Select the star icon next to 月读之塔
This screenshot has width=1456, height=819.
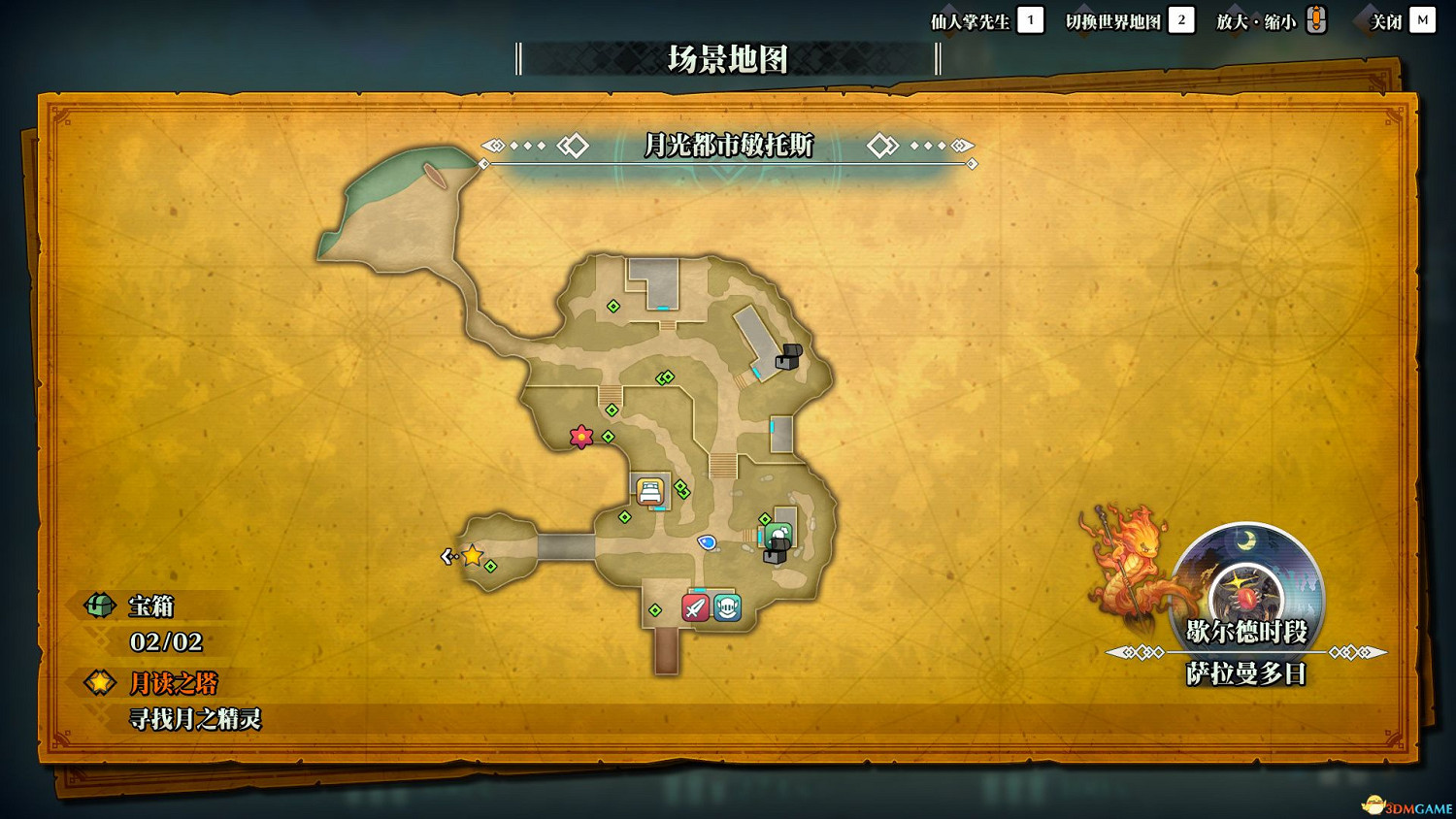[99, 683]
